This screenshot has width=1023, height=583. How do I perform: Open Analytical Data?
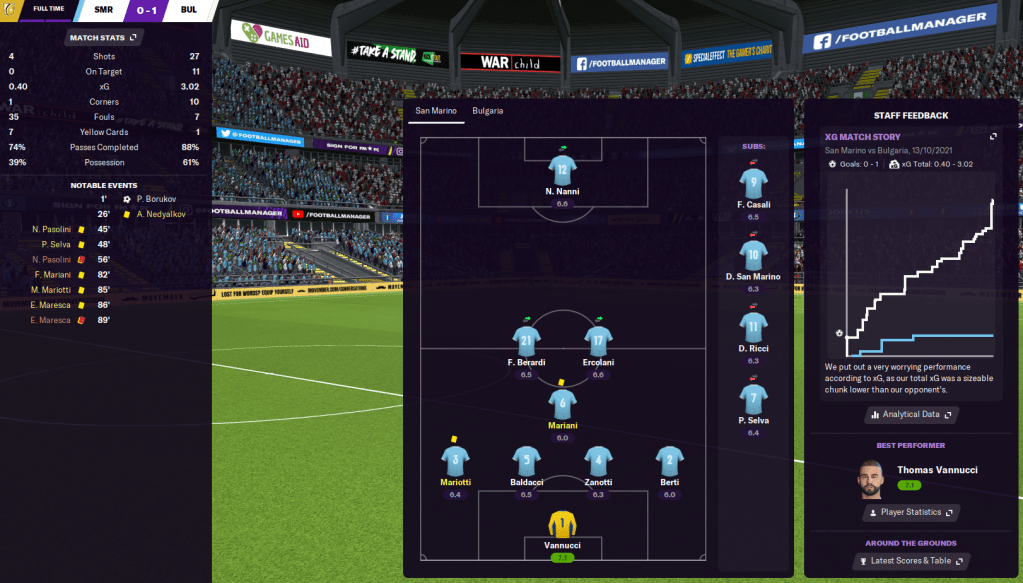pos(910,414)
